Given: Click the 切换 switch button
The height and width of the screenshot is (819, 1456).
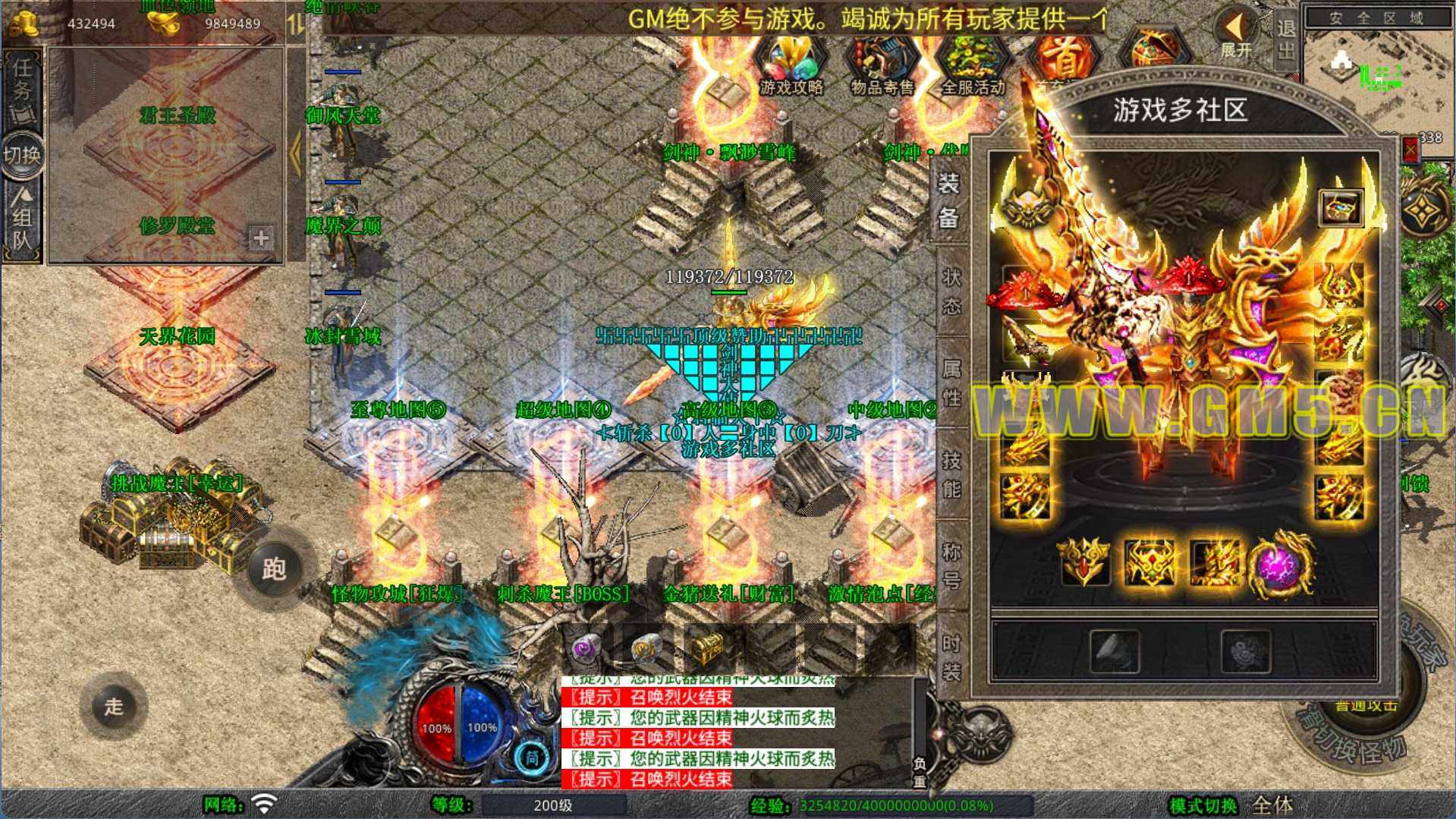Looking at the screenshot, I should [x=21, y=156].
